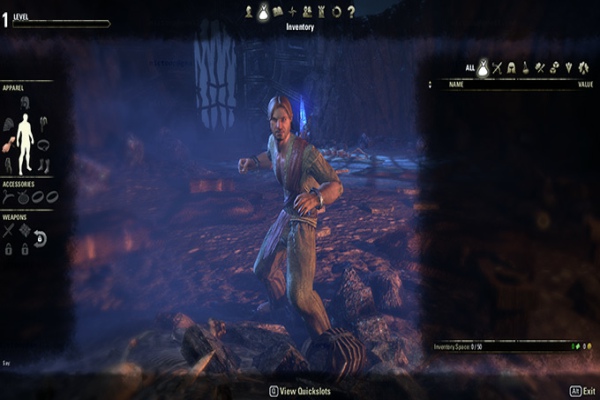
Task: Show the All items filter bag
Action: (x=481, y=68)
